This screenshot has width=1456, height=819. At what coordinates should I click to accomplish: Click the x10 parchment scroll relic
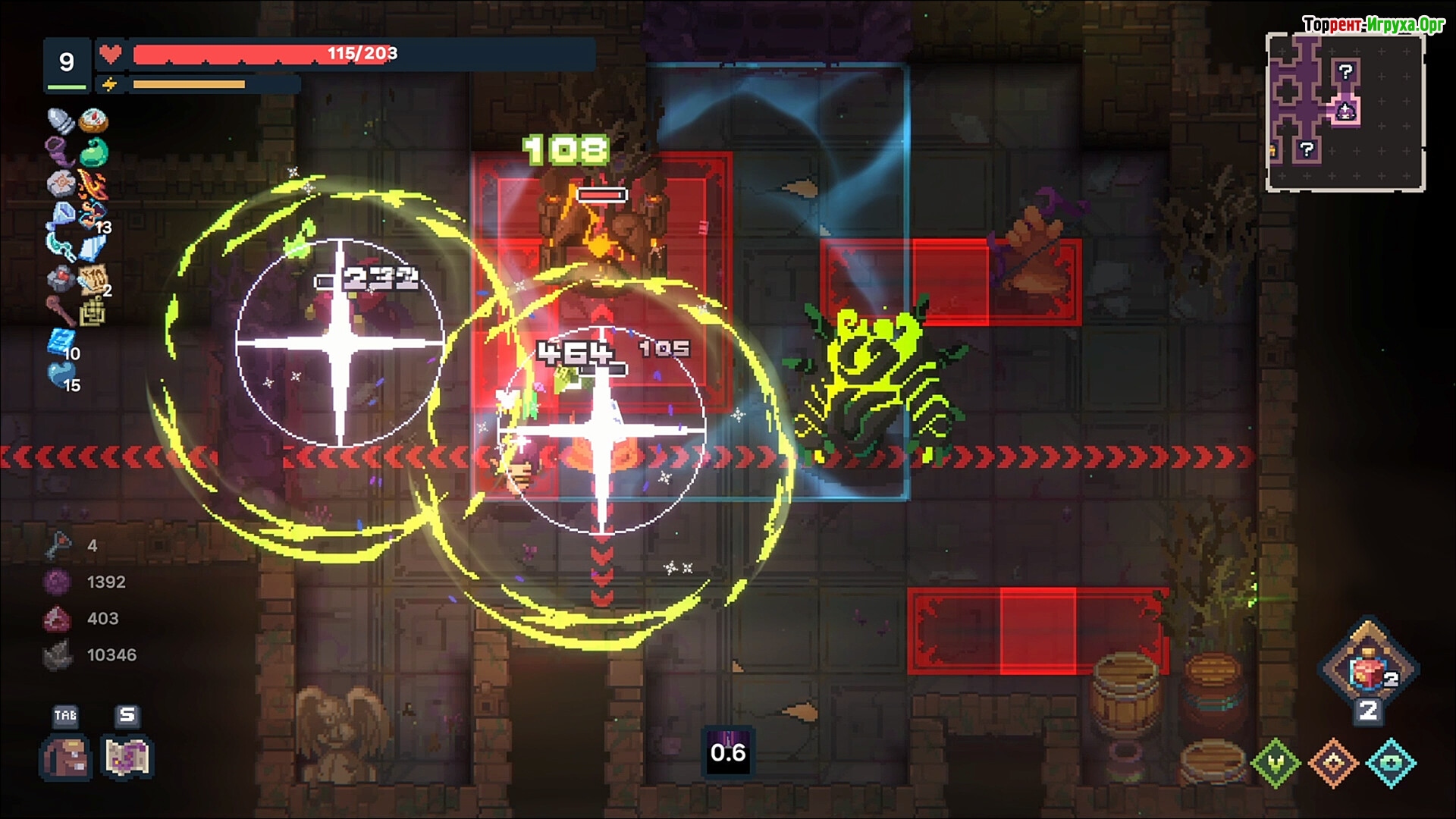tap(94, 279)
